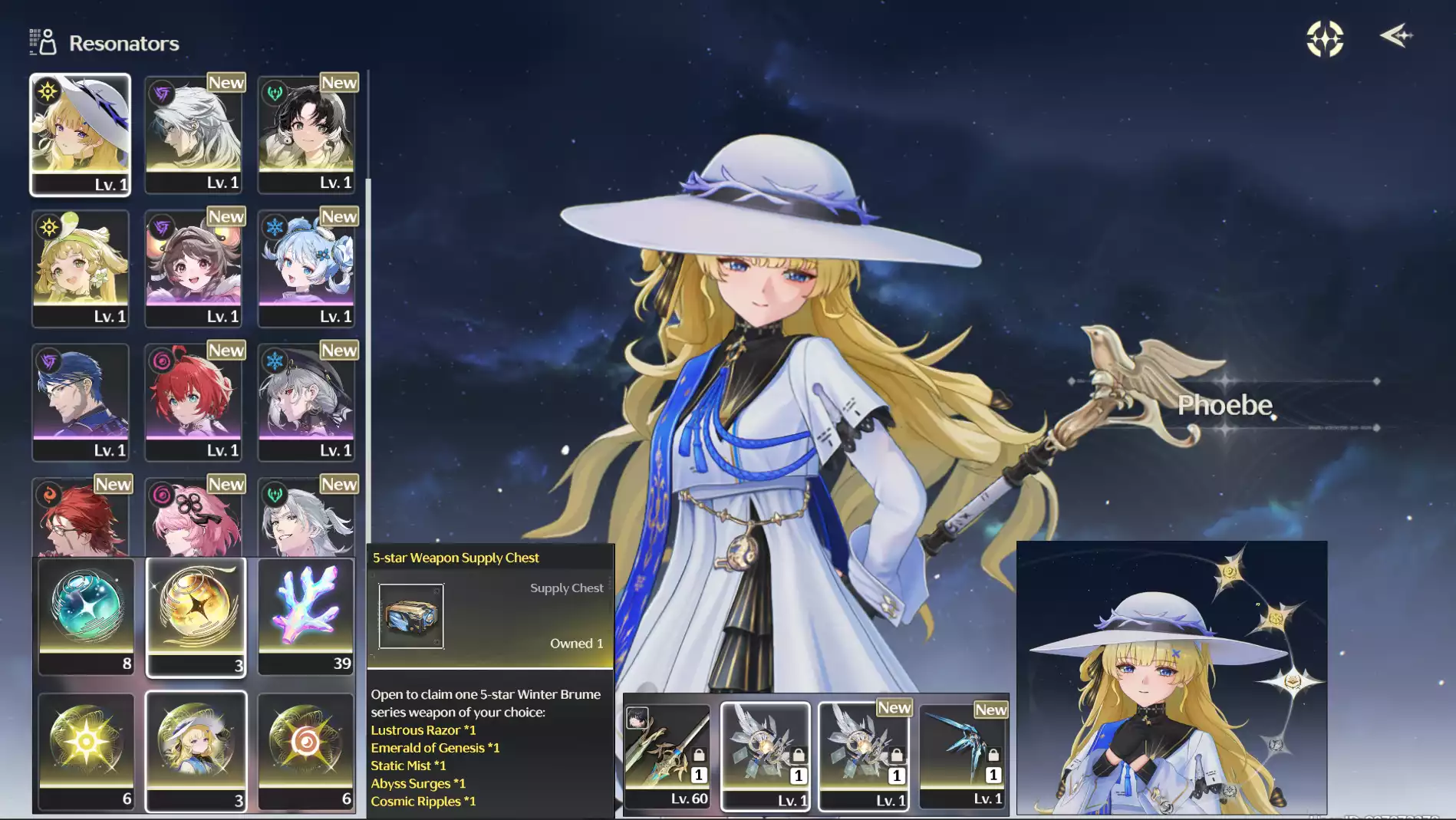Image resolution: width=1456 pixels, height=820 pixels.
Task: Select the Lv. 60 weapon slot
Action: [667, 756]
